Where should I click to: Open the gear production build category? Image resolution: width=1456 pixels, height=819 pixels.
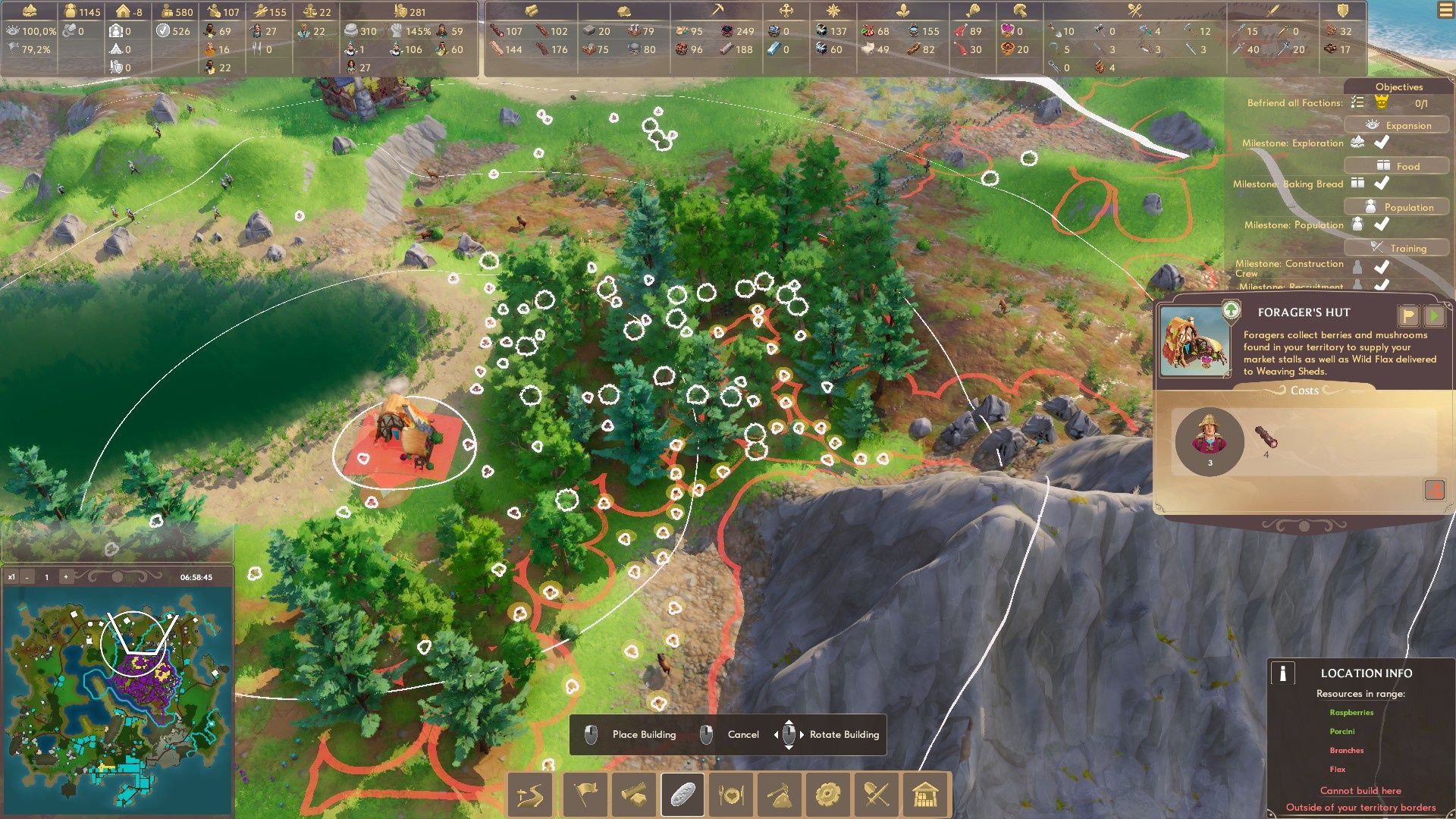click(827, 795)
